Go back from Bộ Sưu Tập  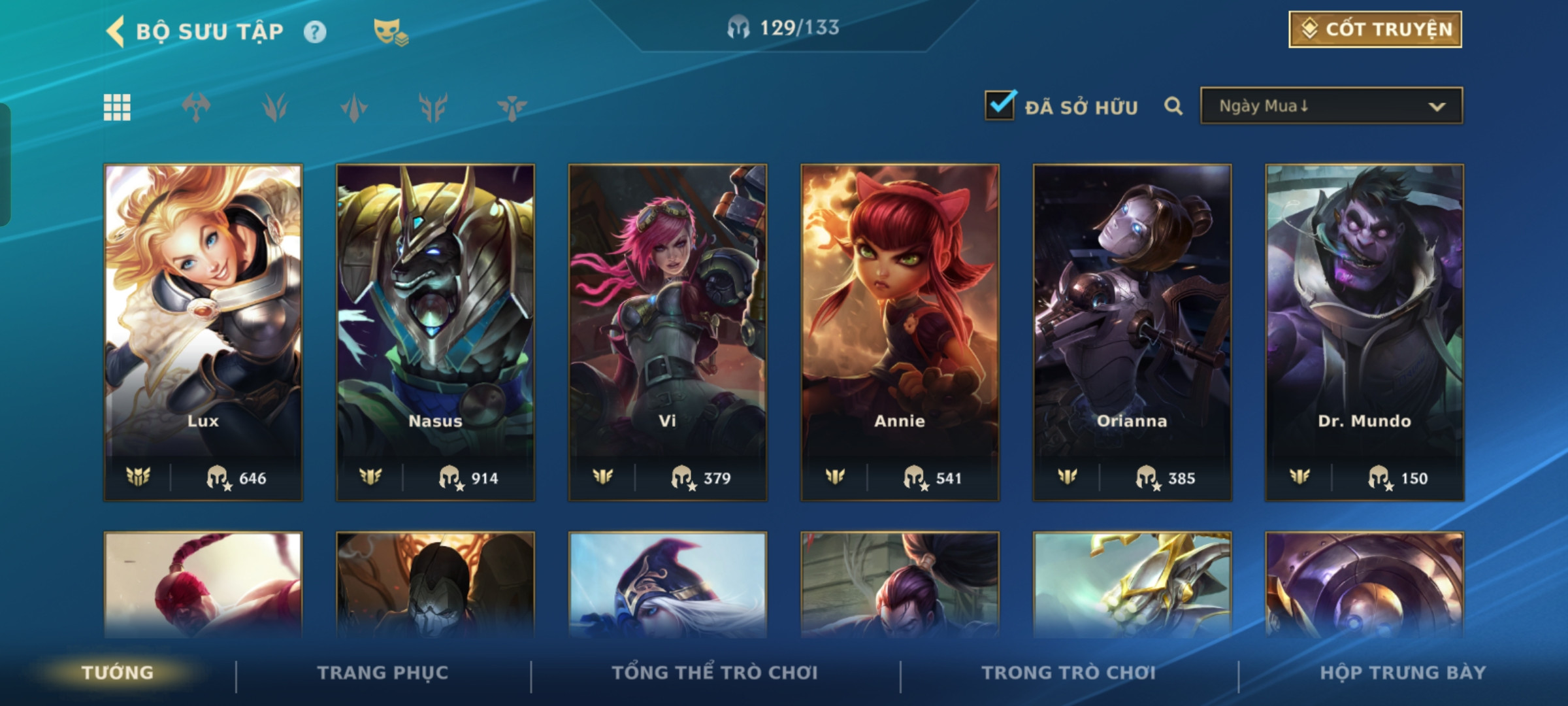pyautogui.click(x=116, y=31)
